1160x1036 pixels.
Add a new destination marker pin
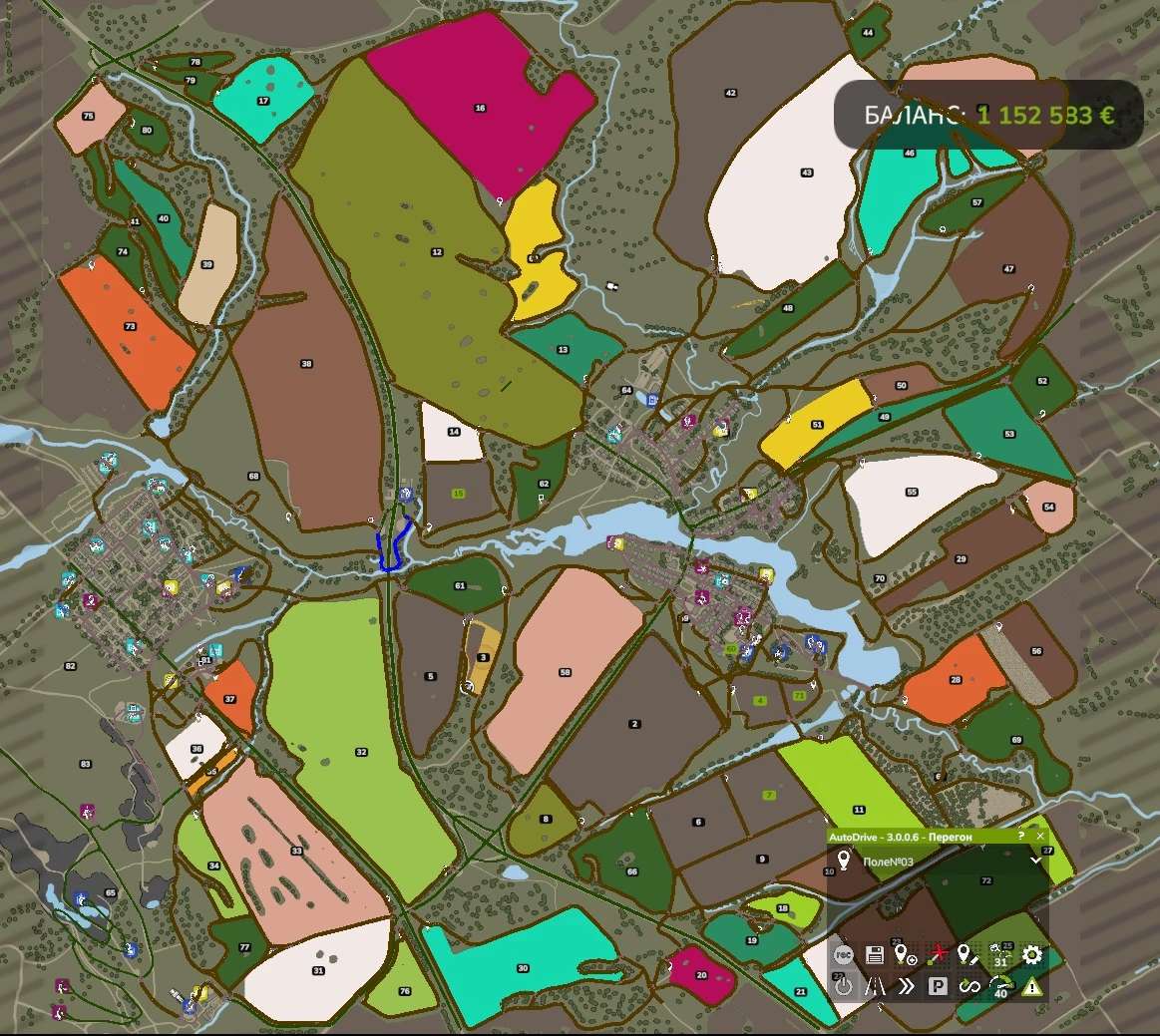pyautogui.click(x=905, y=955)
